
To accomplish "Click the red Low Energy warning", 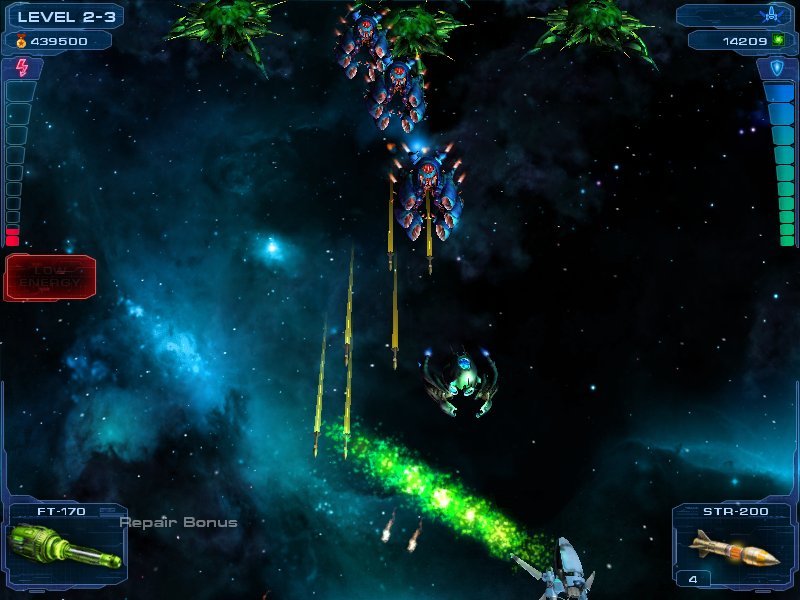I will pos(50,277).
